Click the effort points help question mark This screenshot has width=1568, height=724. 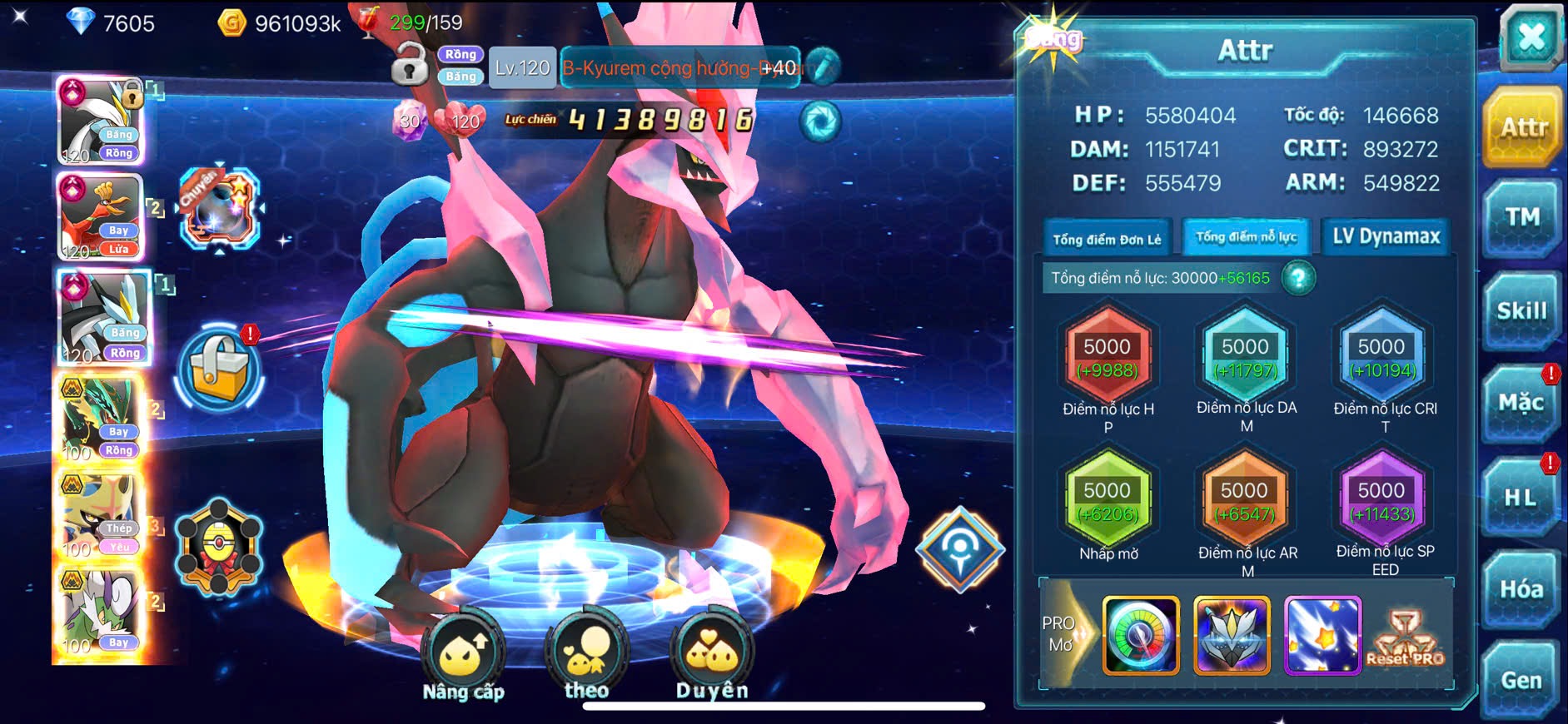[x=1298, y=278]
